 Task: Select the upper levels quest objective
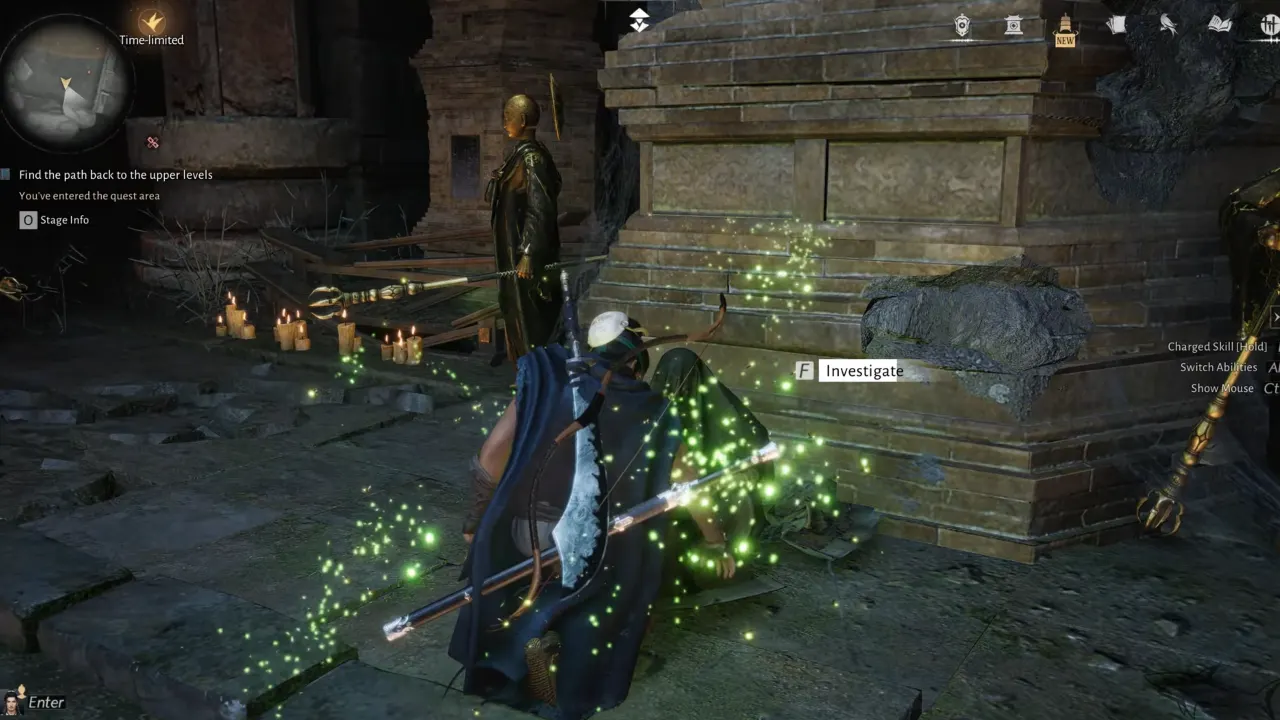115,175
